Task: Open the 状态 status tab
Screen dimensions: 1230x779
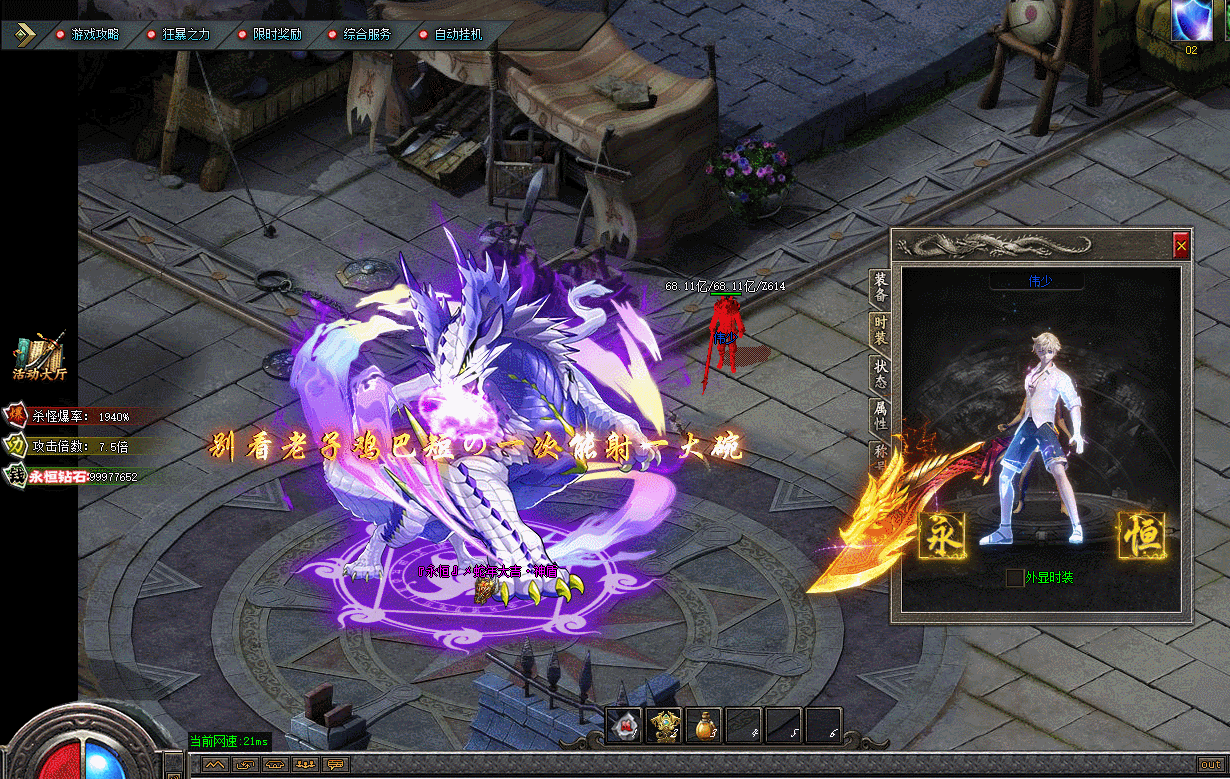Action: coord(880,374)
